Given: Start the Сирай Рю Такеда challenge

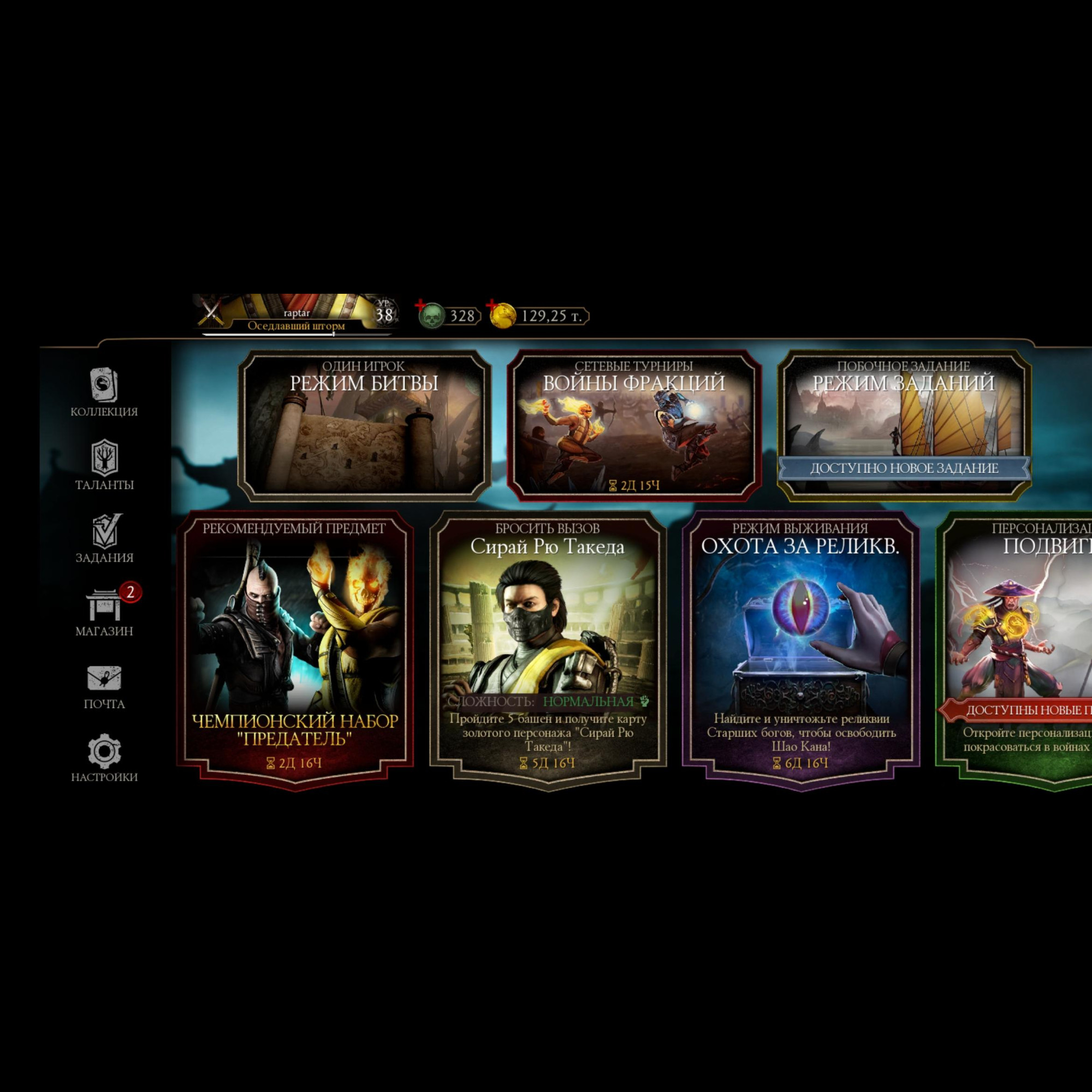Looking at the screenshot, I should pyautogui.click(x=548, y=650).
